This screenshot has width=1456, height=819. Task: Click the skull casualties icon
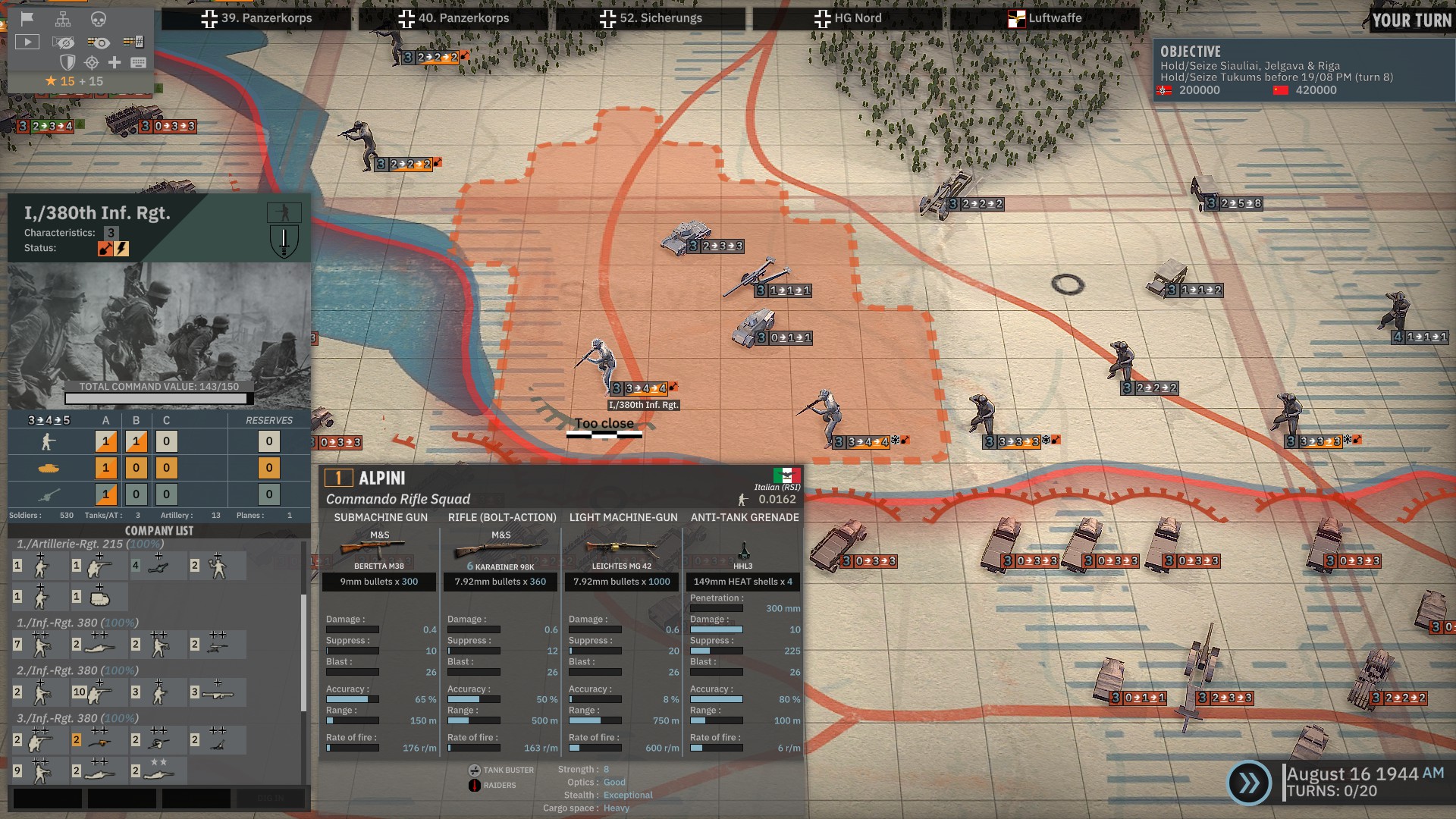[99, 19]
